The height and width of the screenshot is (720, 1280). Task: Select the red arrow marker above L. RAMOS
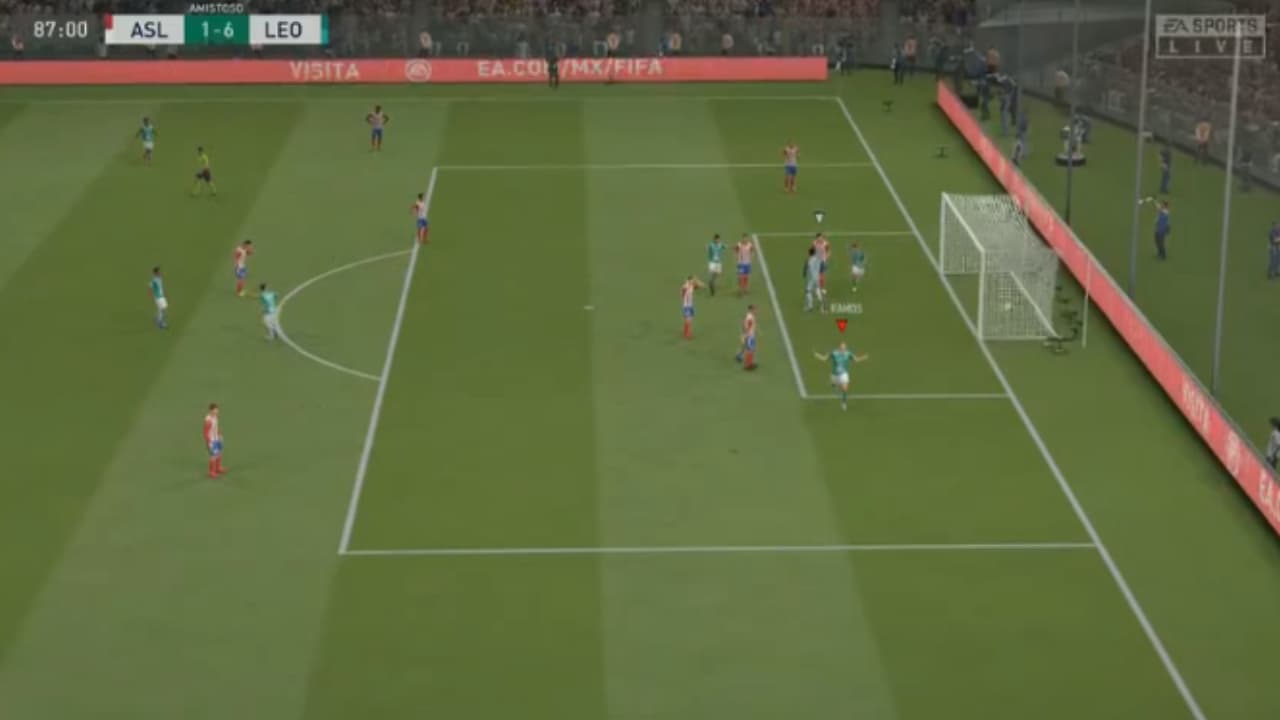[x=842, y=325]
